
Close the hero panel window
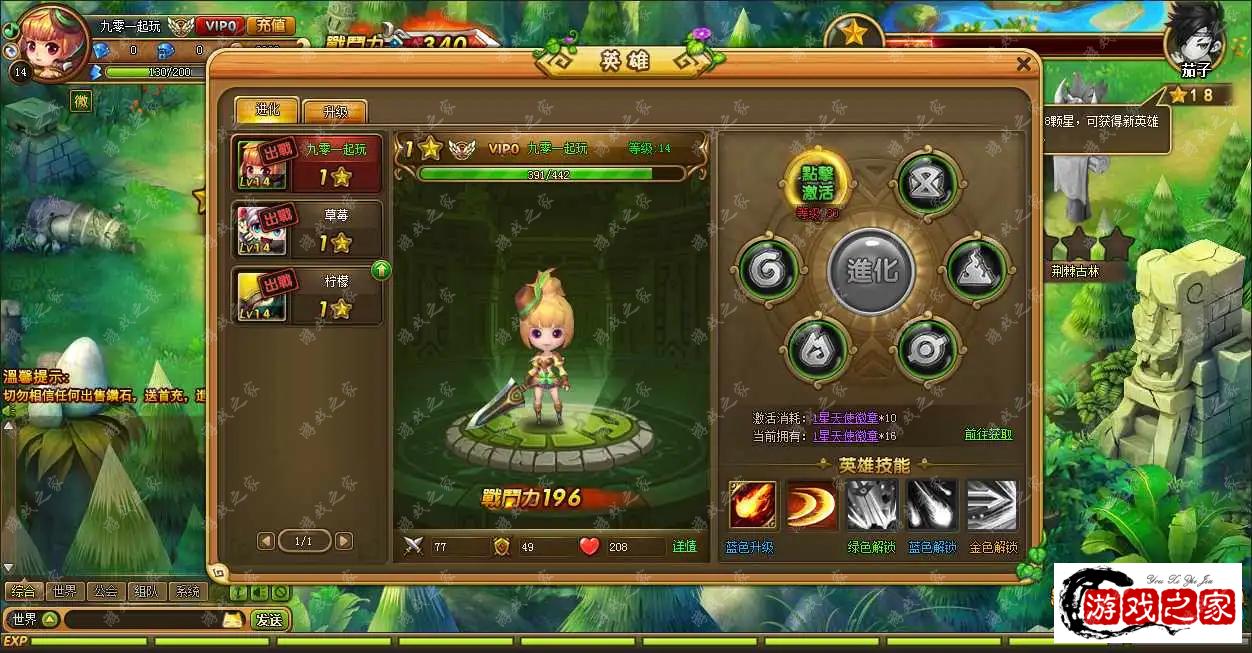click(x=1023, y=64)
